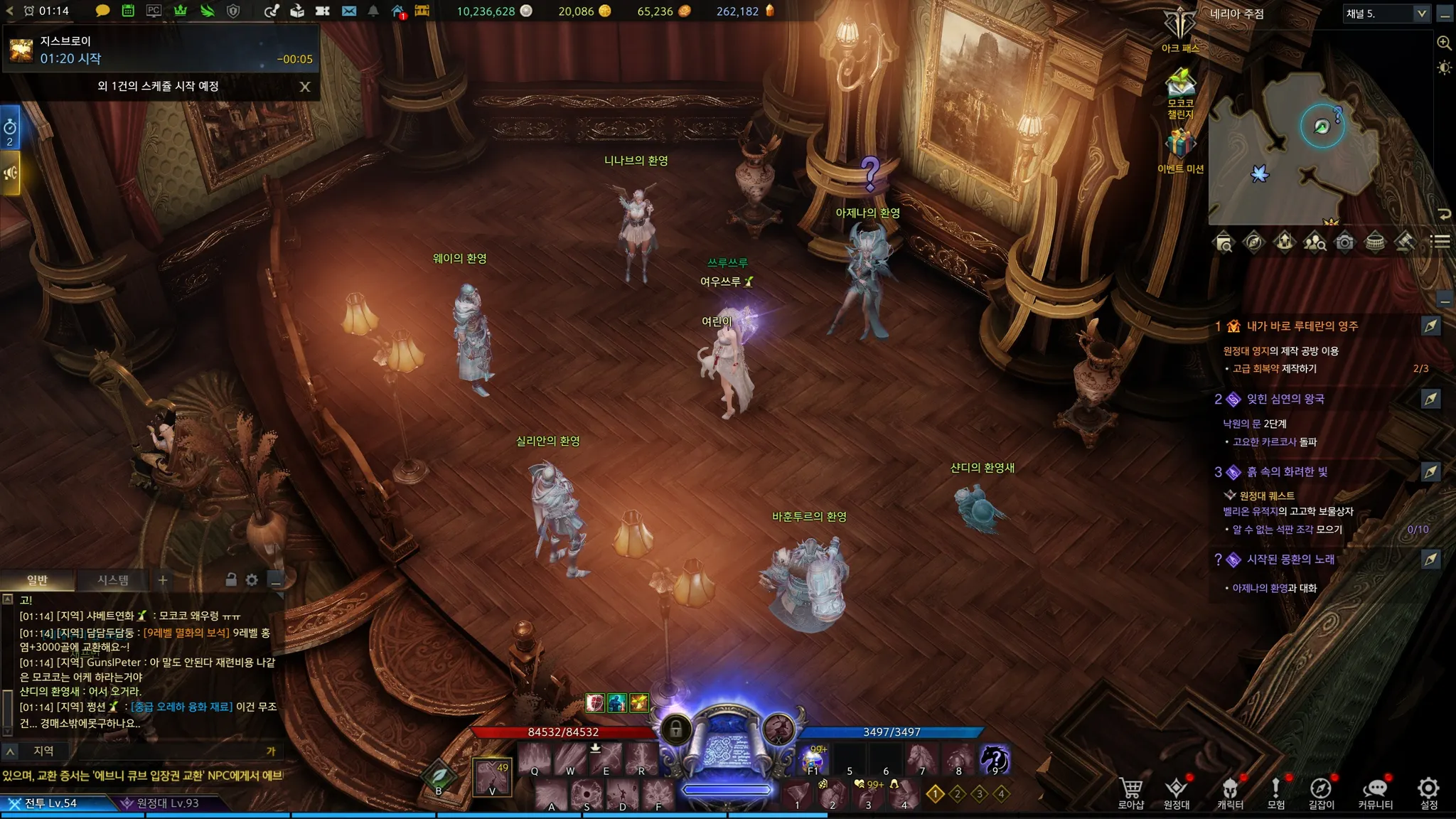Zoom in the minimap with the magnifier
1456x819 pixels.
coord(1444,43)
